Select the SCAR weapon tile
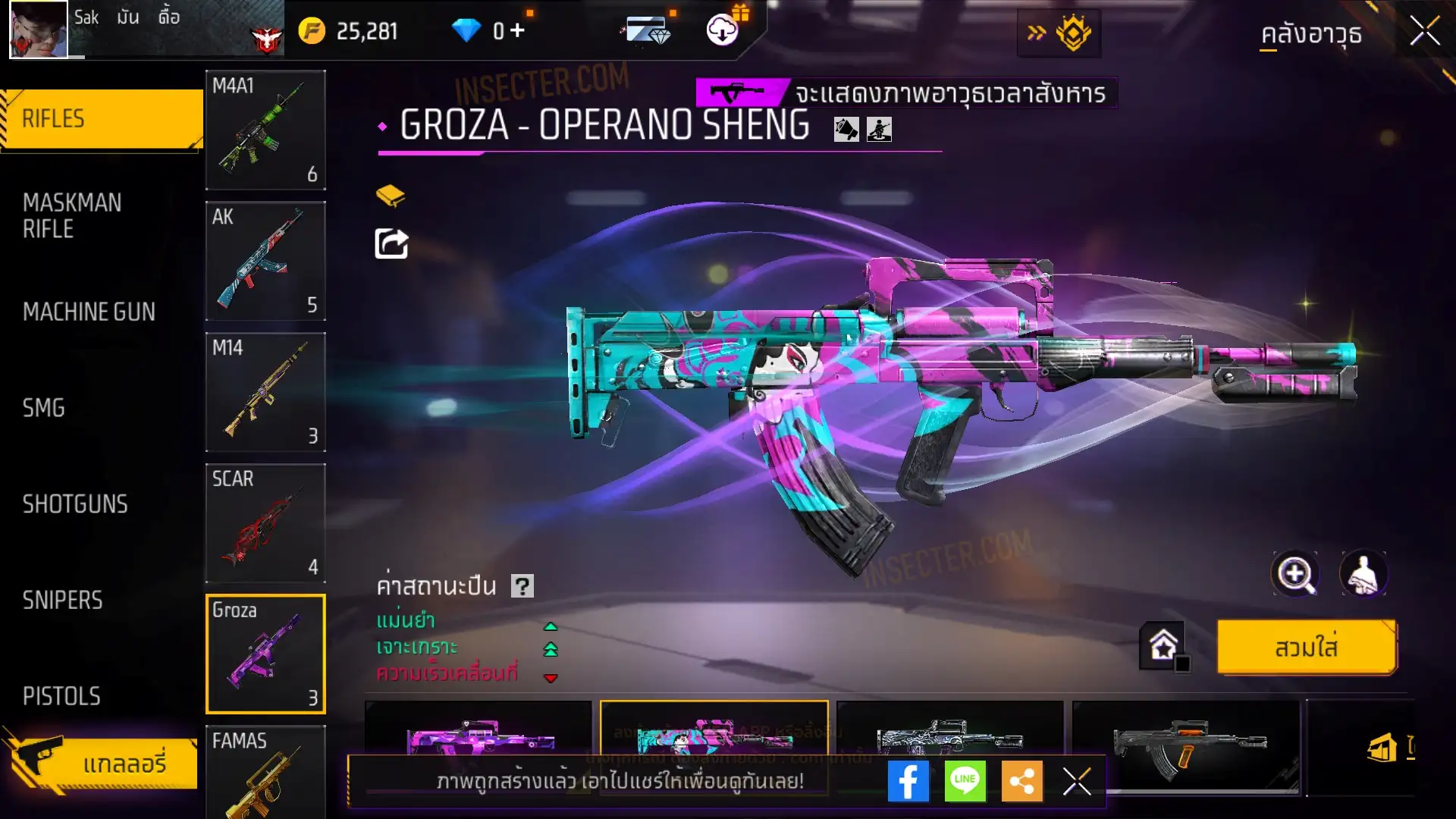1456x819 pixels. point(265,523)
